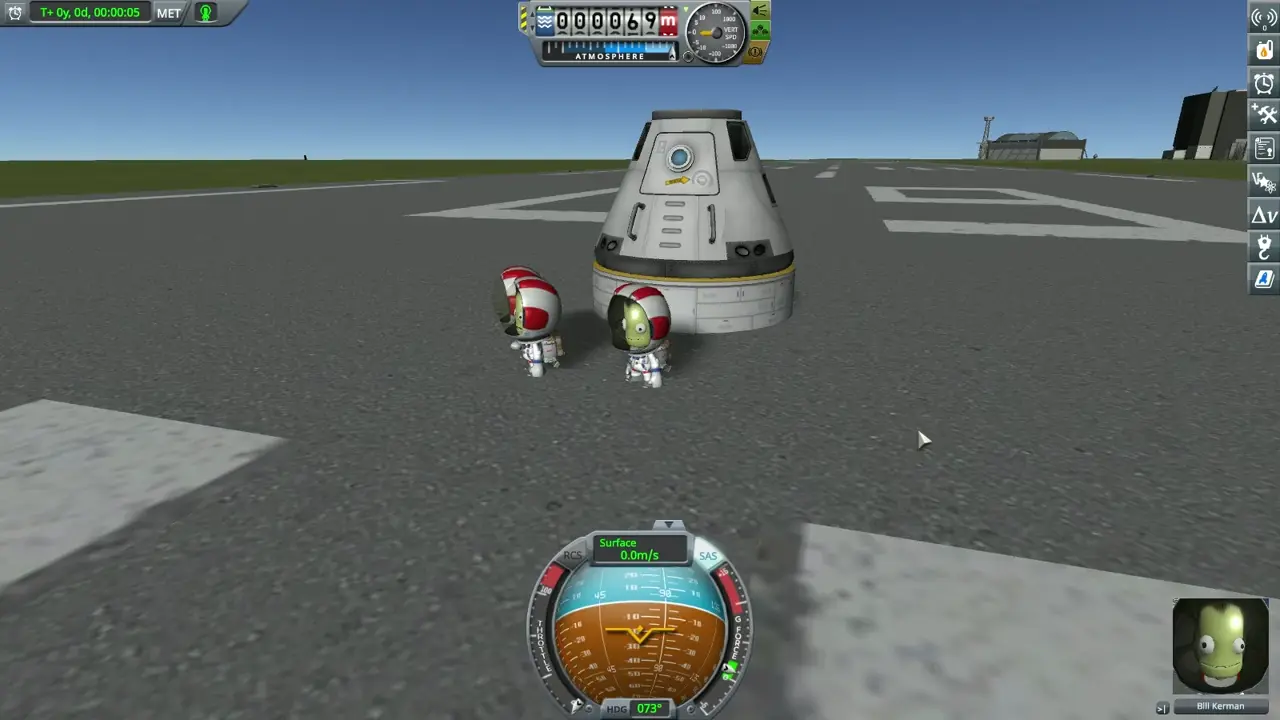Open the antenna signal strength panel

point(1263,17)
